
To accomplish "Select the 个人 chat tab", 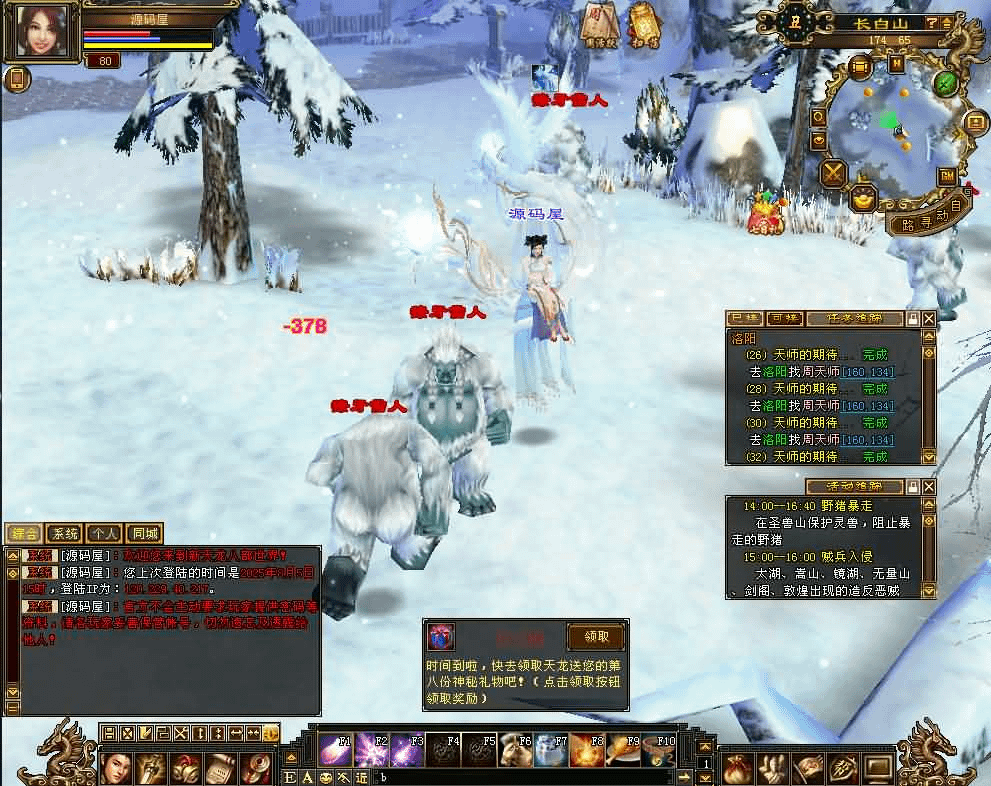I will (104, 534).
